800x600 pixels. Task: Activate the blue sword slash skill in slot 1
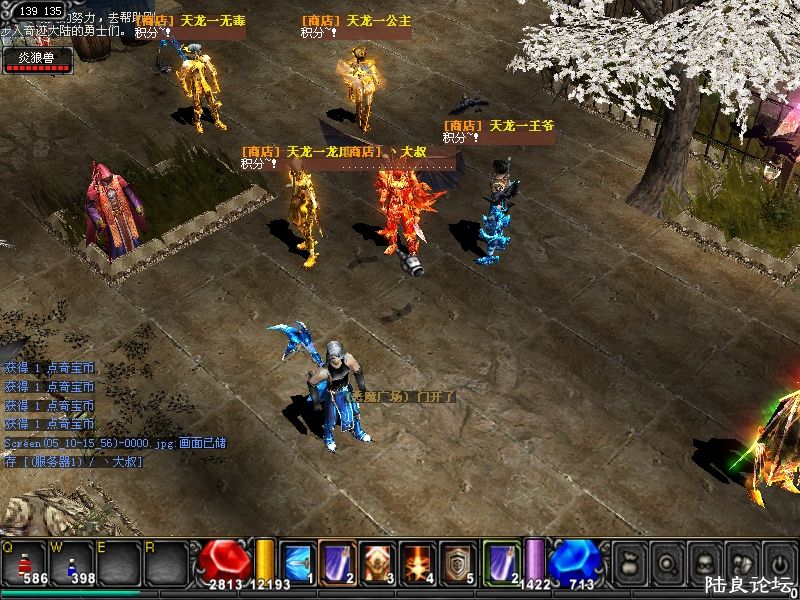[x=297, y=561]
